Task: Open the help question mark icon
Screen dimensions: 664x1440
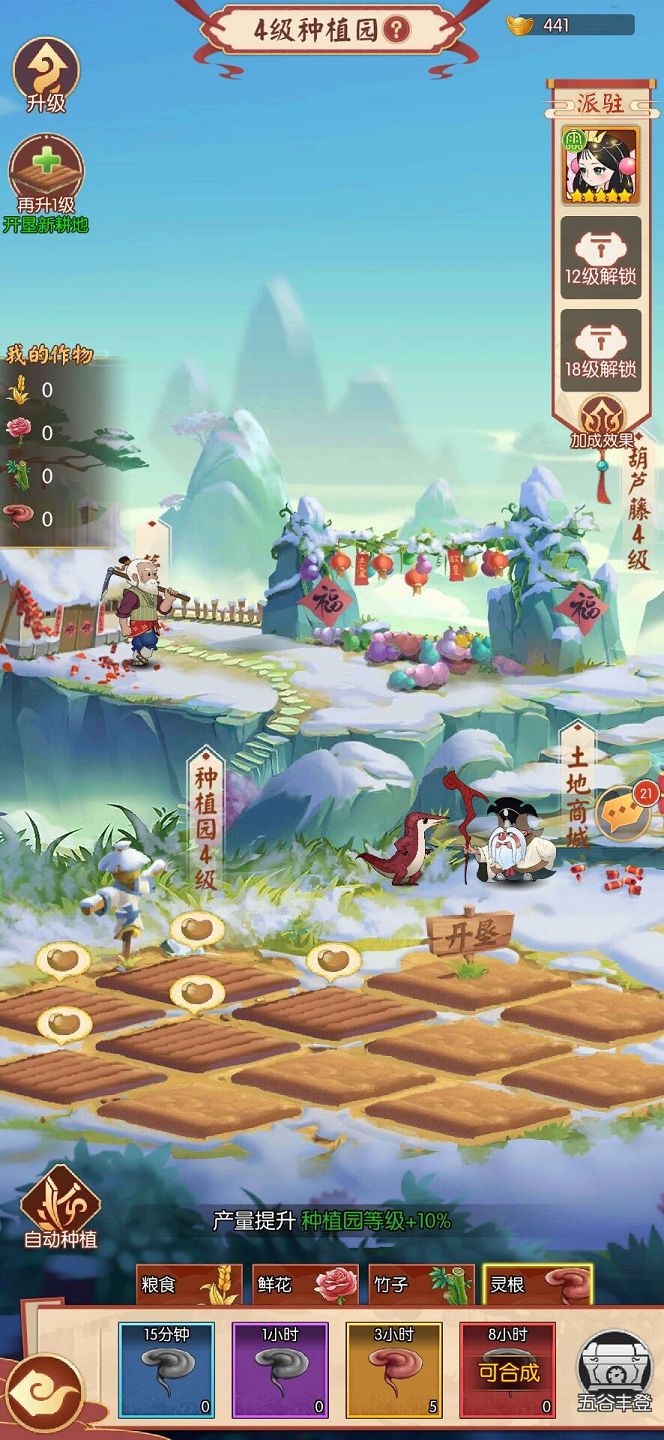Action: point(397,30)
